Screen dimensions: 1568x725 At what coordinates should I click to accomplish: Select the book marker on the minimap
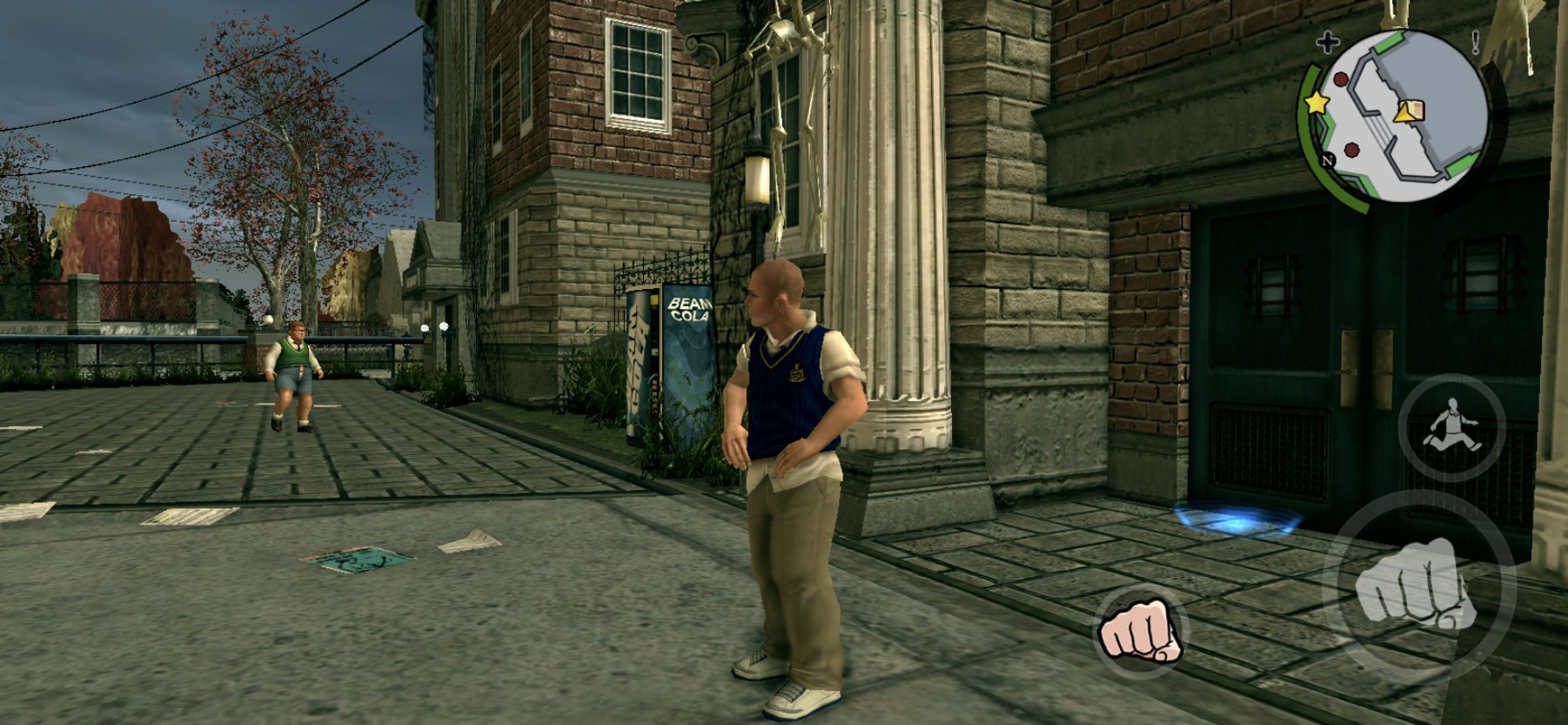pos(1409,111)
